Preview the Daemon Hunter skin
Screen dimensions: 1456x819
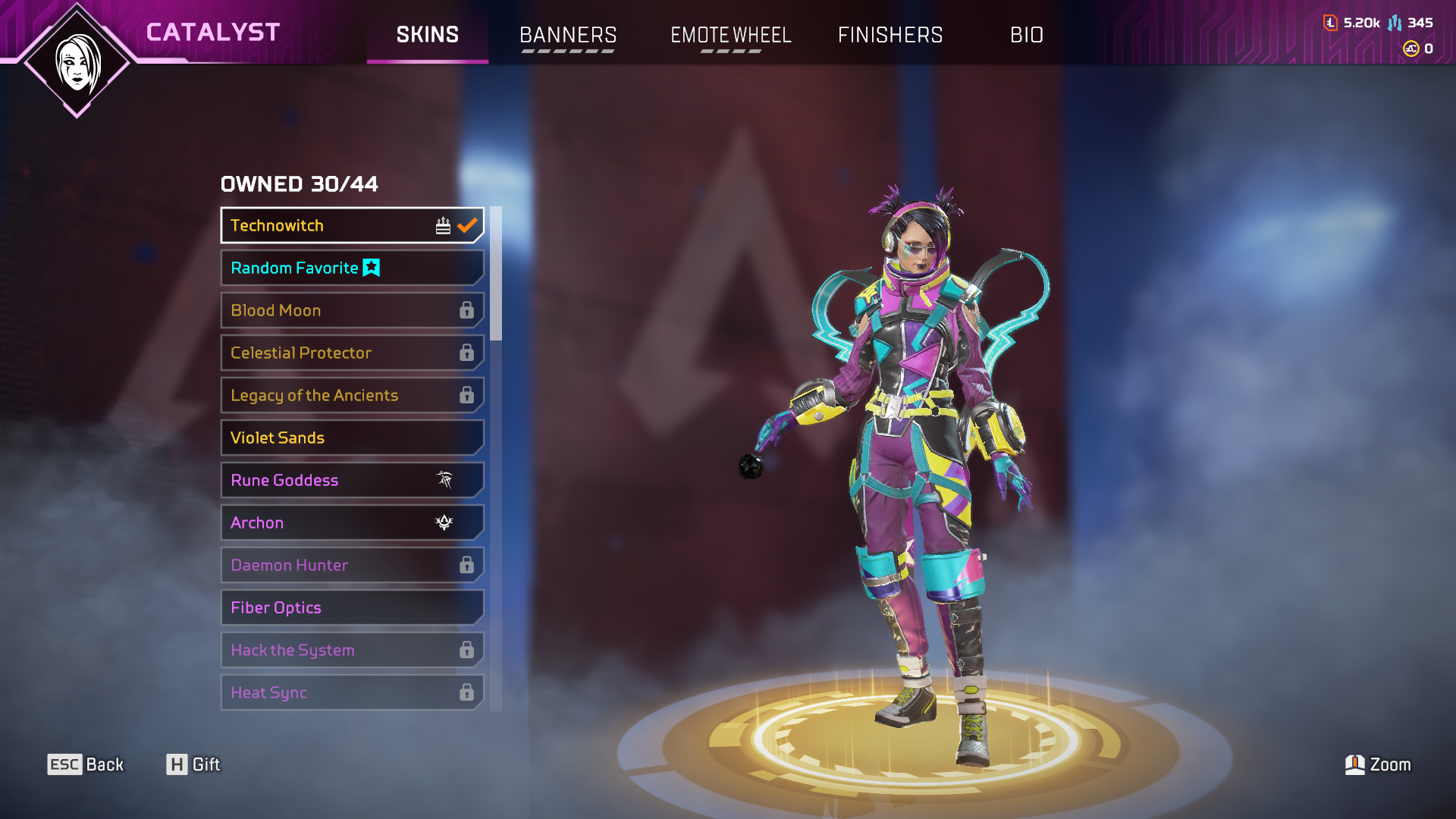(352, 565)
